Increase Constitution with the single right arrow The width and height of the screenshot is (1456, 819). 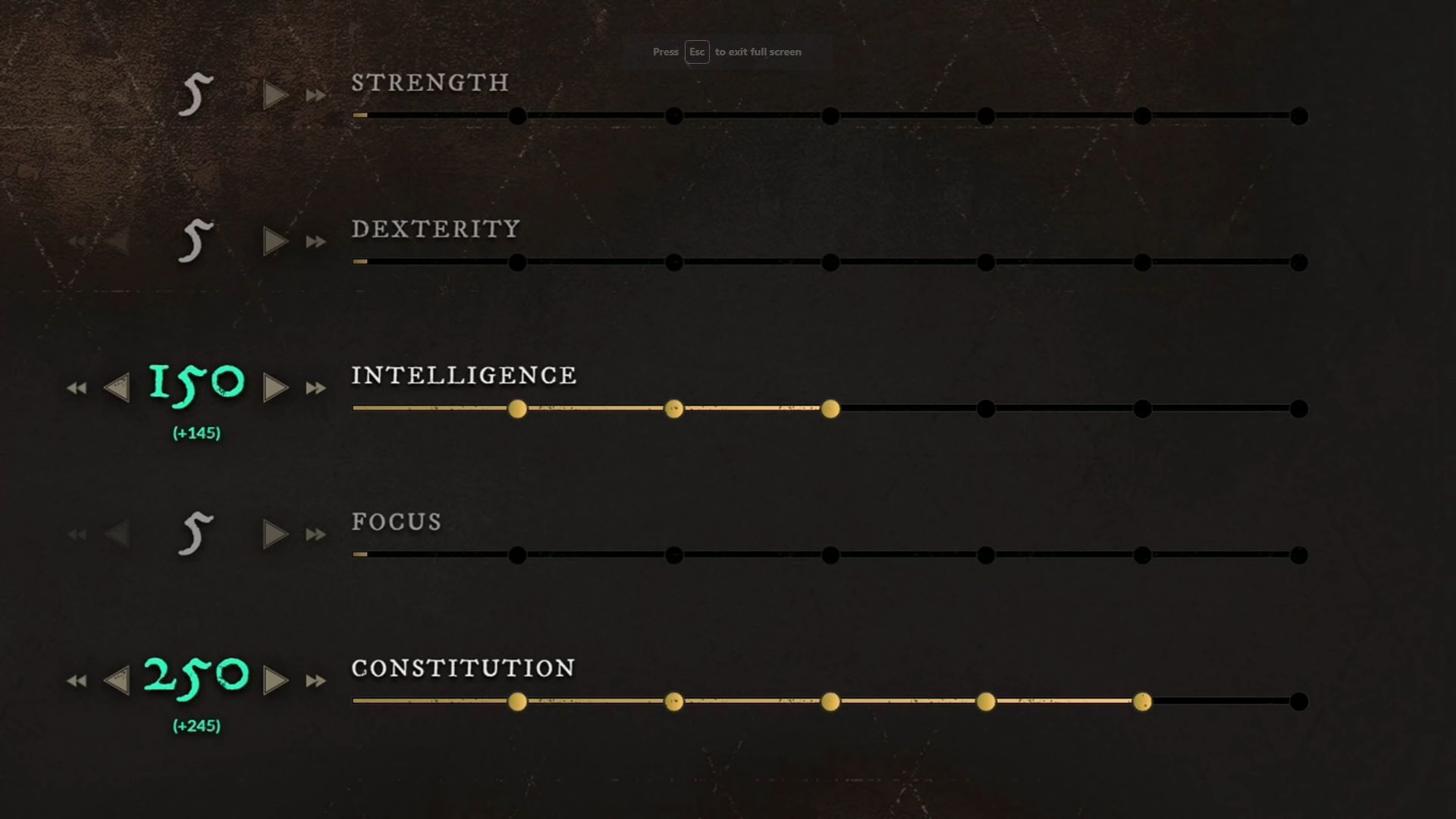point(276,680)
